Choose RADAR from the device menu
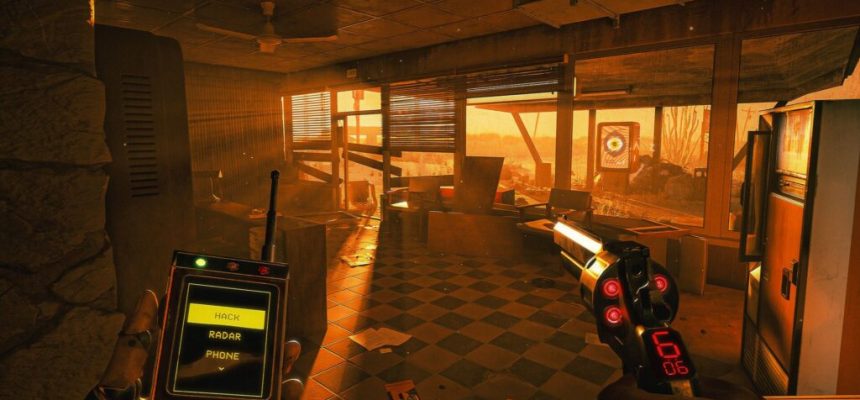This screenshot has width=860, height=400. tap(224, 337)
